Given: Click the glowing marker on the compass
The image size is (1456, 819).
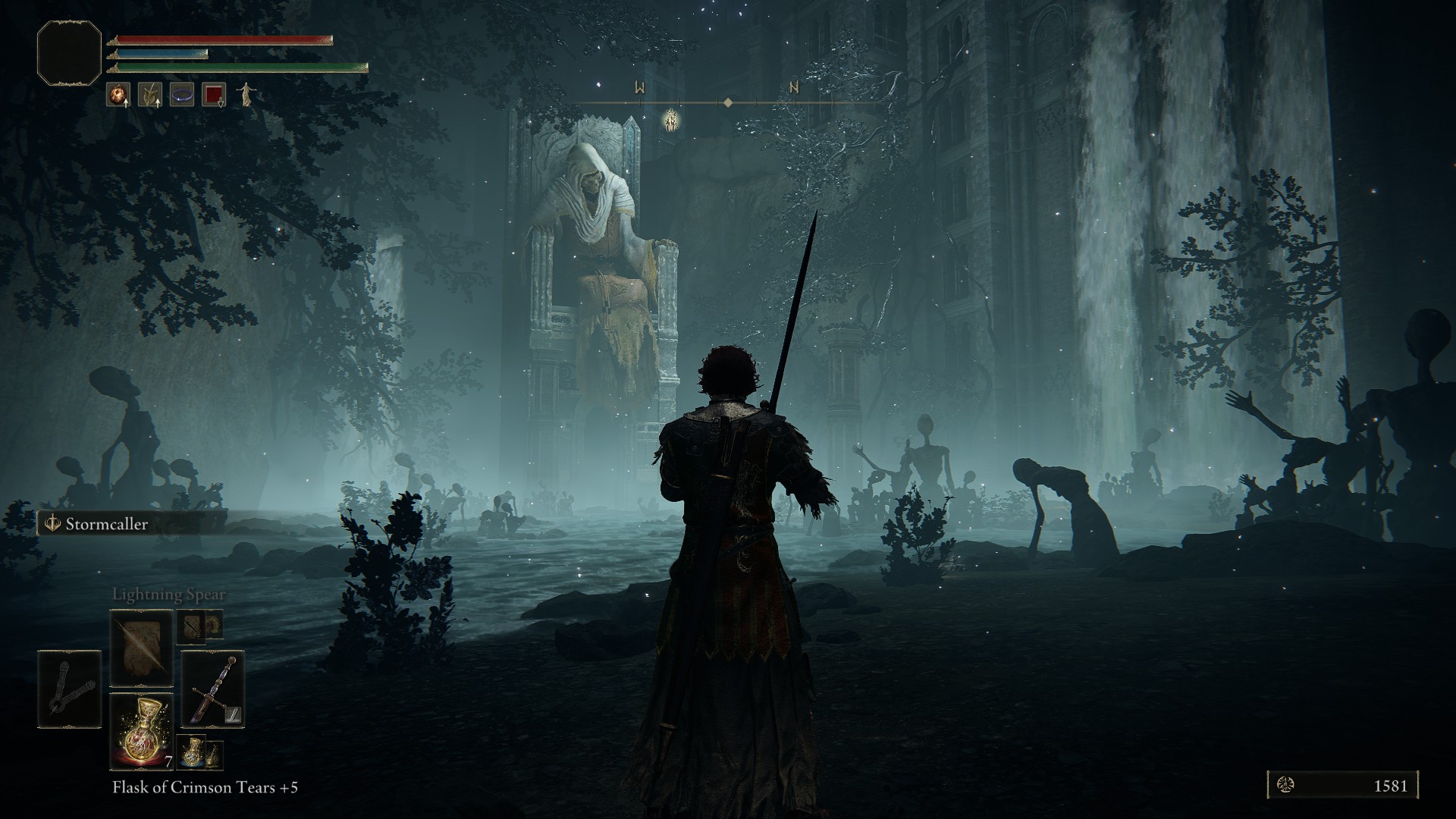Looking at the screenshot, I should pos(670,121).
